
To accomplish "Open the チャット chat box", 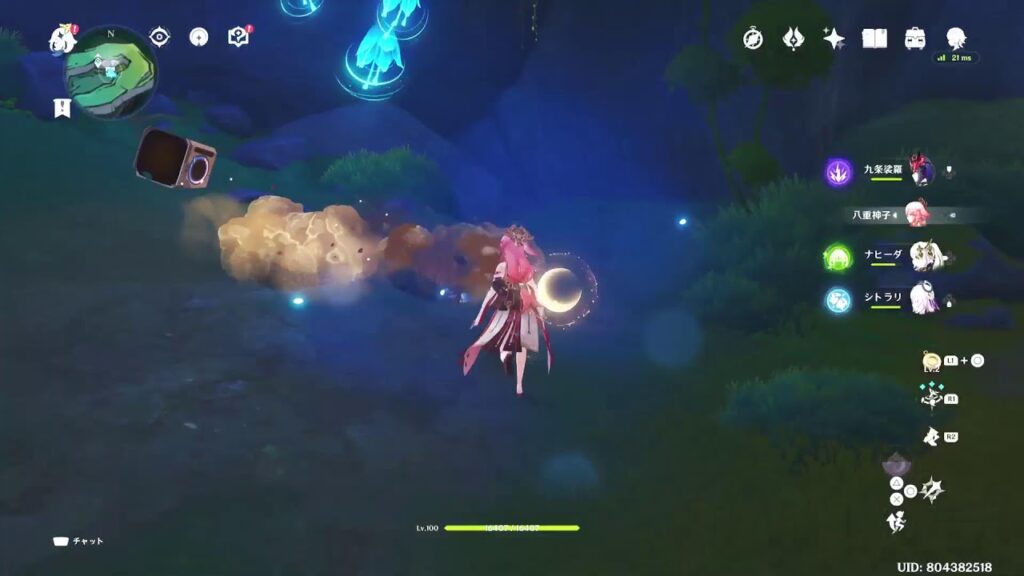I will coord(79,541).
